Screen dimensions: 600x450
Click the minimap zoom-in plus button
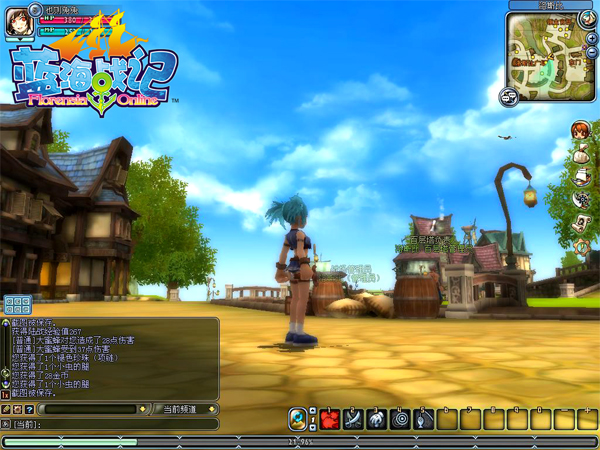592,36
